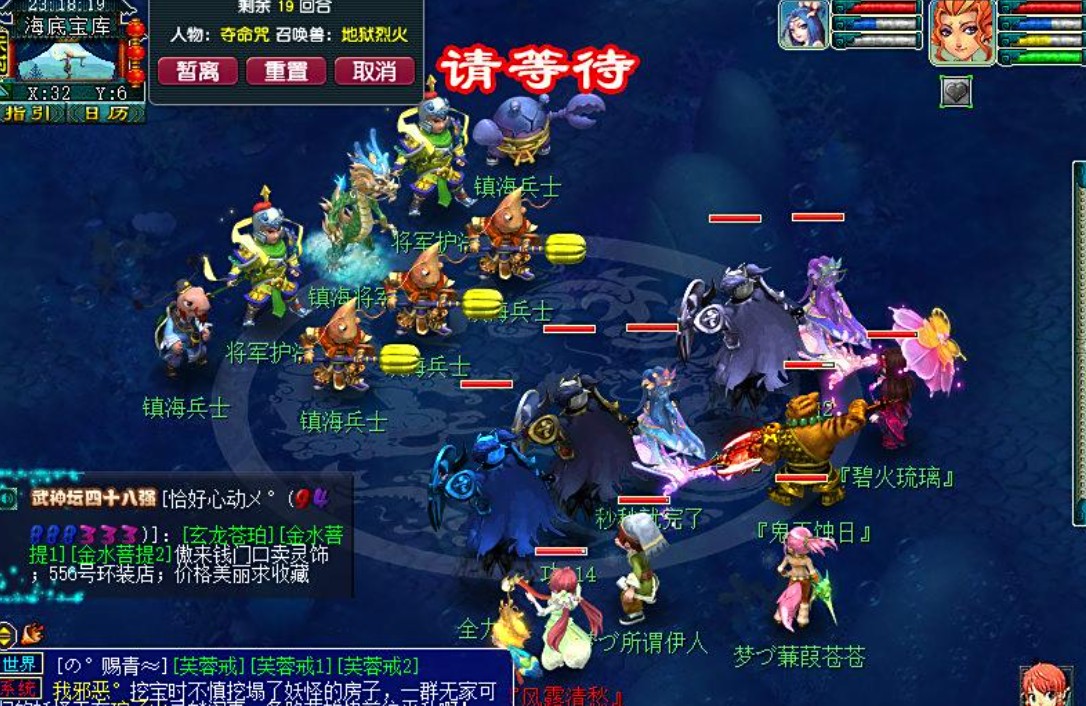The height and width of the screenshot is (706, 1086).
Task: Toggle the chat resize arrows button
Action: point(7,633)
